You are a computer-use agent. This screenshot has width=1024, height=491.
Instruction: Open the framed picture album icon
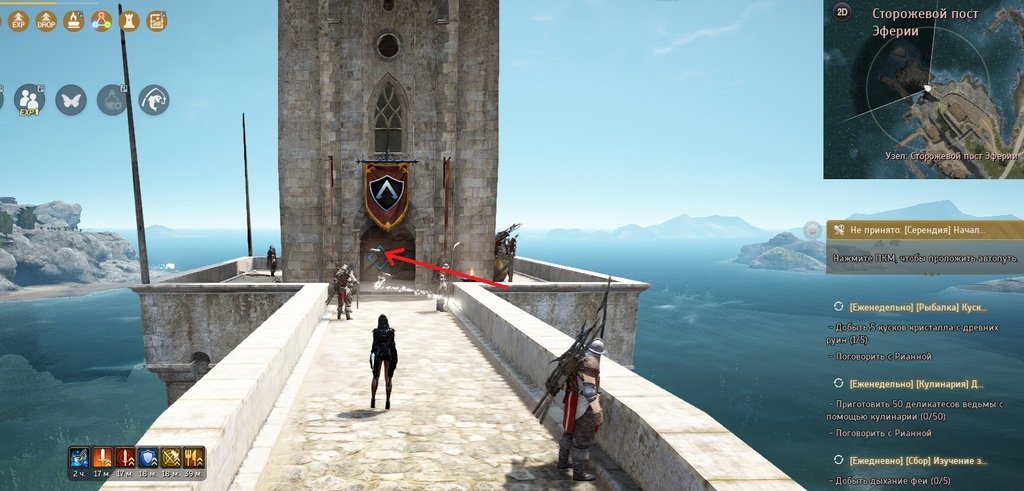(x=156, y=20)
